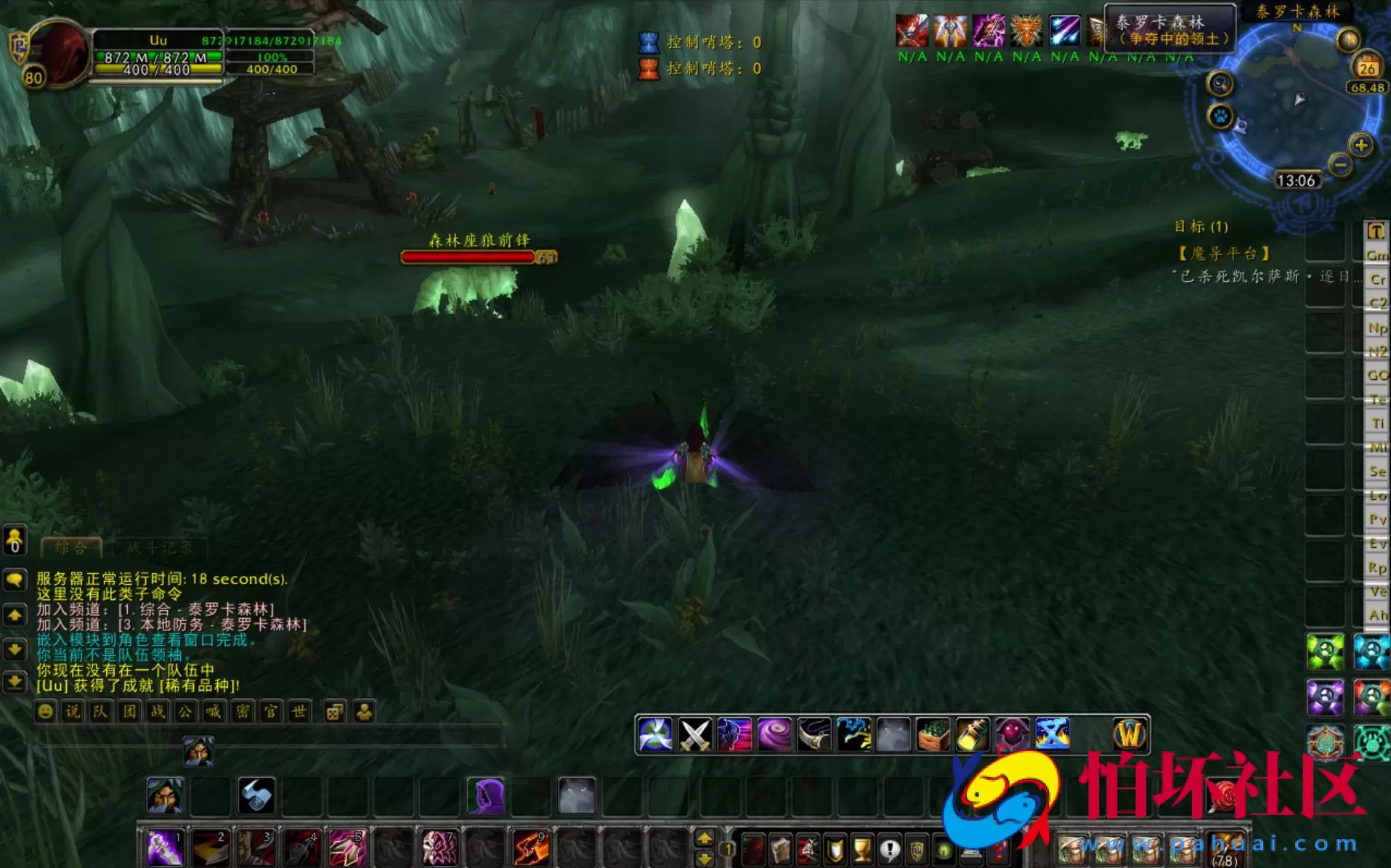Use the yellow flask item on the action bar

[973, 735]
